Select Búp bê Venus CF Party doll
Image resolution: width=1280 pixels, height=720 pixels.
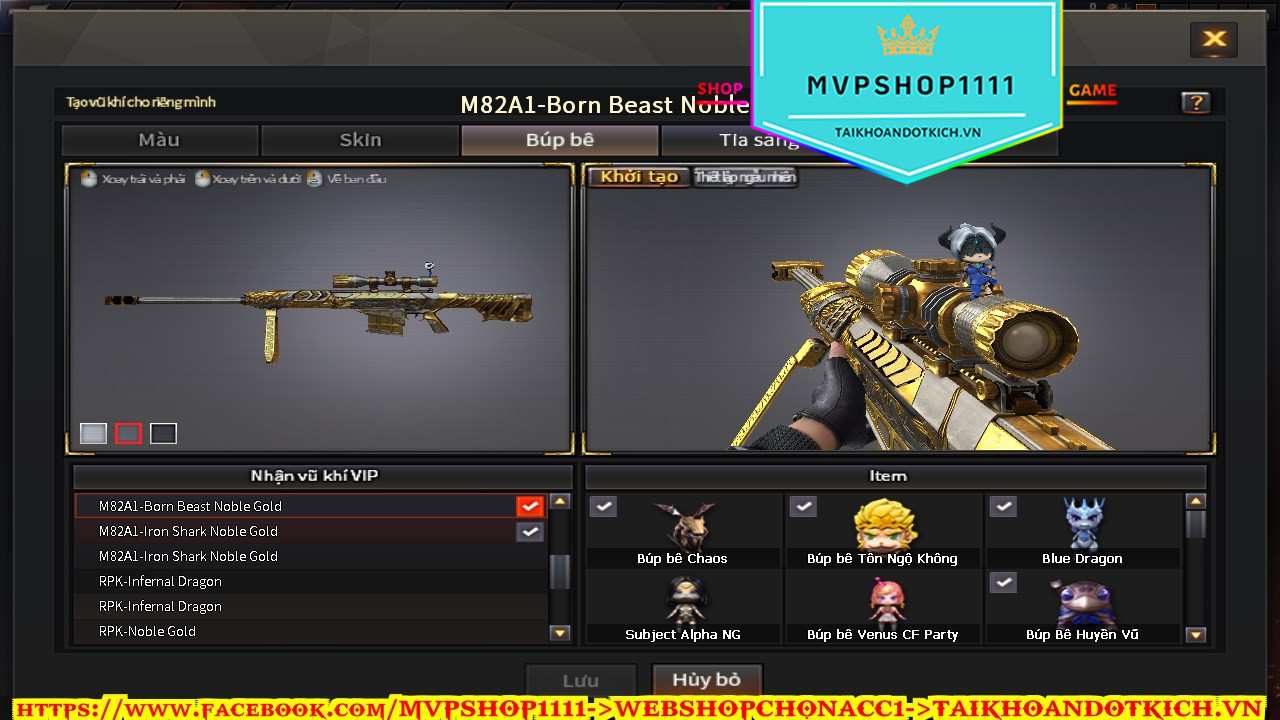883,607
